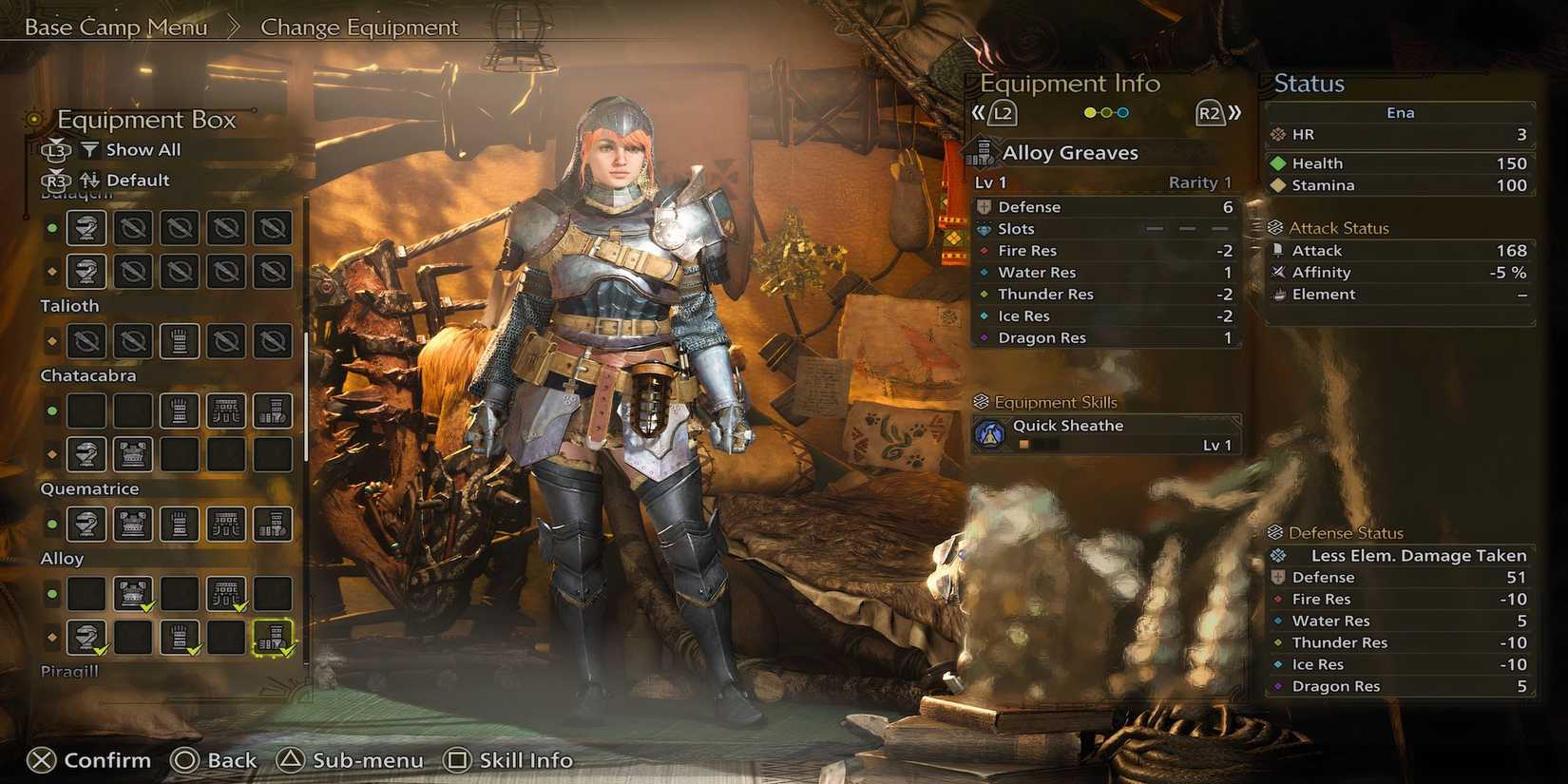Select the Chatacabra helmet icon
This screenshot has height=784, width=1568.
[86, 455]
